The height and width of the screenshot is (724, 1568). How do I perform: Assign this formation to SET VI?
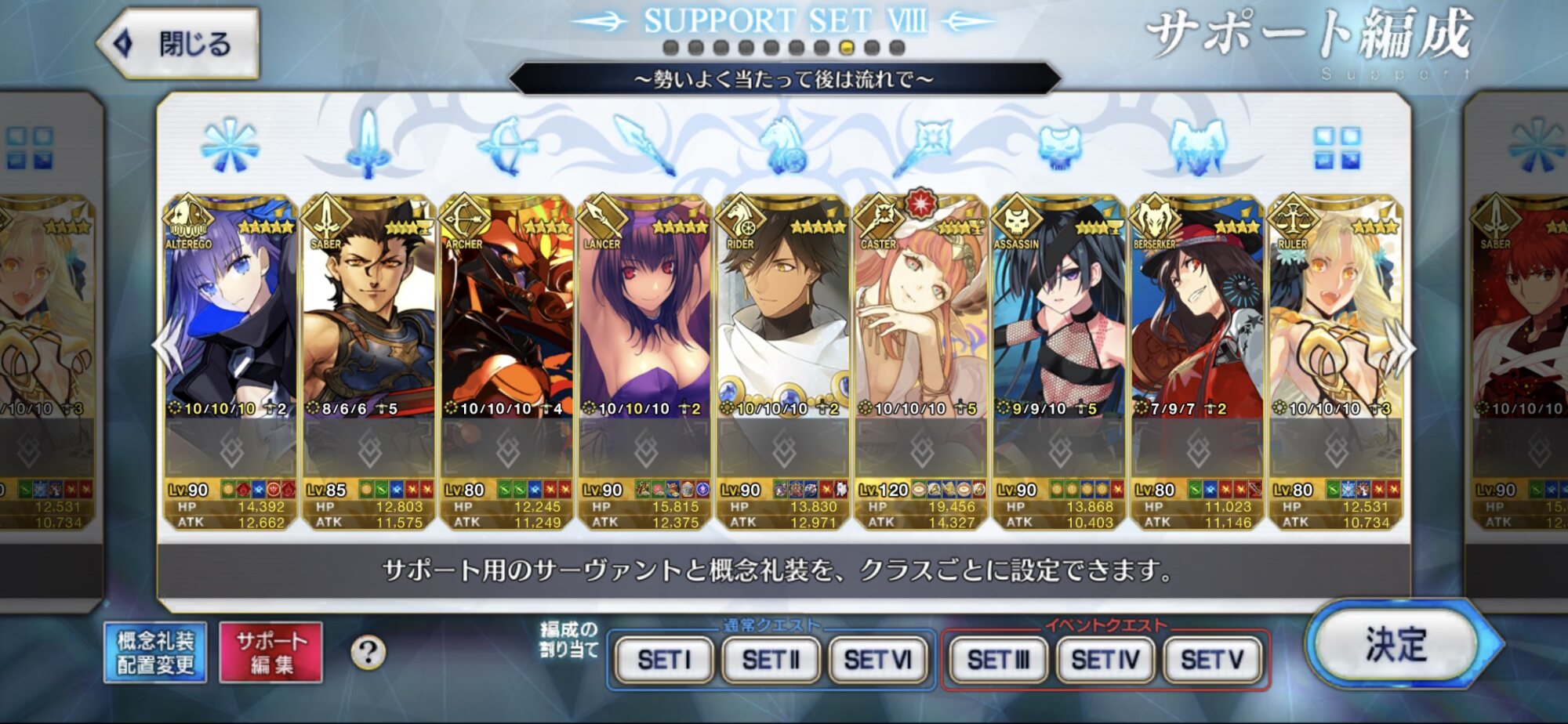[x=877, y=660]
